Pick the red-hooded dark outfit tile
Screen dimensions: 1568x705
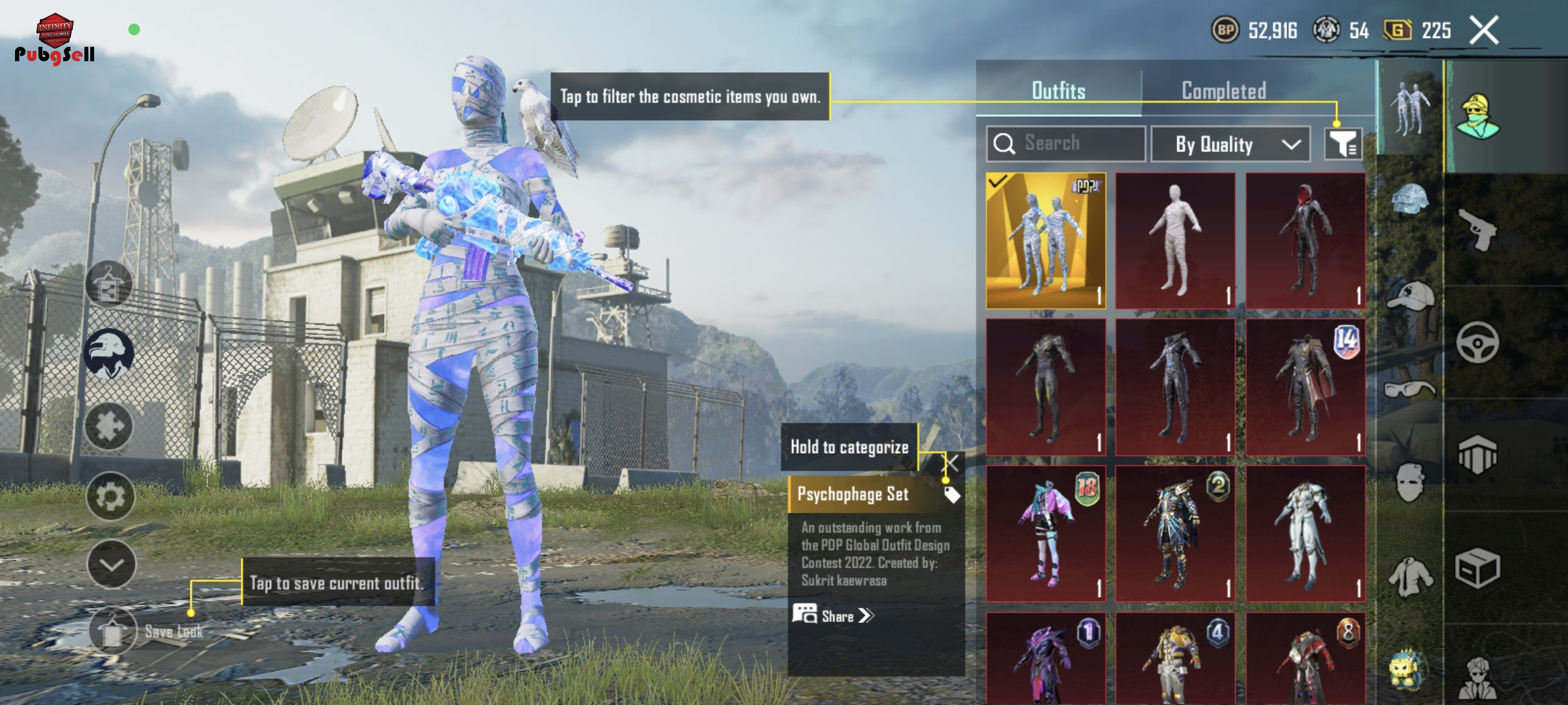(x=1305, y=241)
